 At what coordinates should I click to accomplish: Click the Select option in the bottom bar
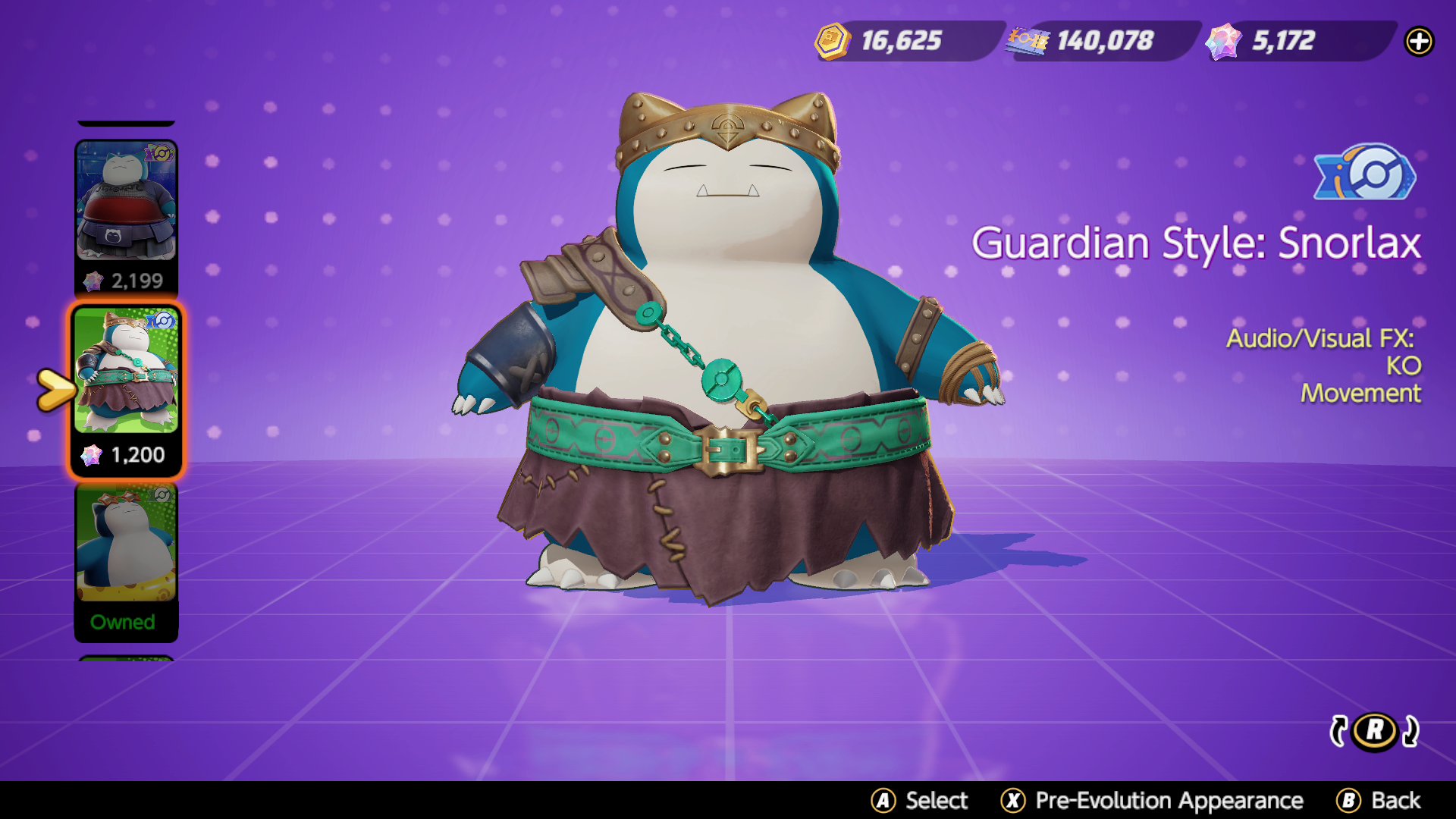click(920, 800)
